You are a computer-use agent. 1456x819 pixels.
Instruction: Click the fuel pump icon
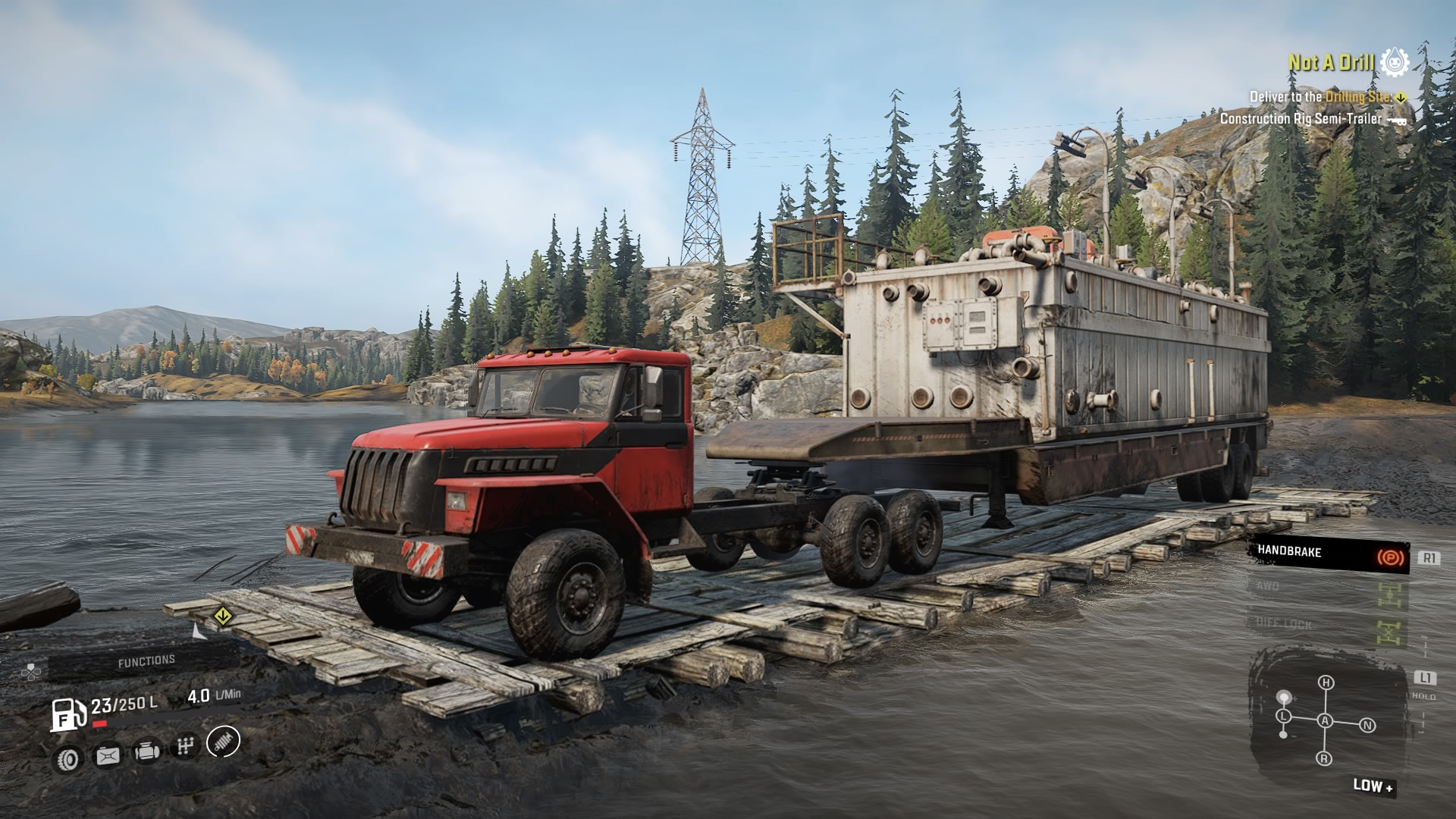[x=67, y=714]
